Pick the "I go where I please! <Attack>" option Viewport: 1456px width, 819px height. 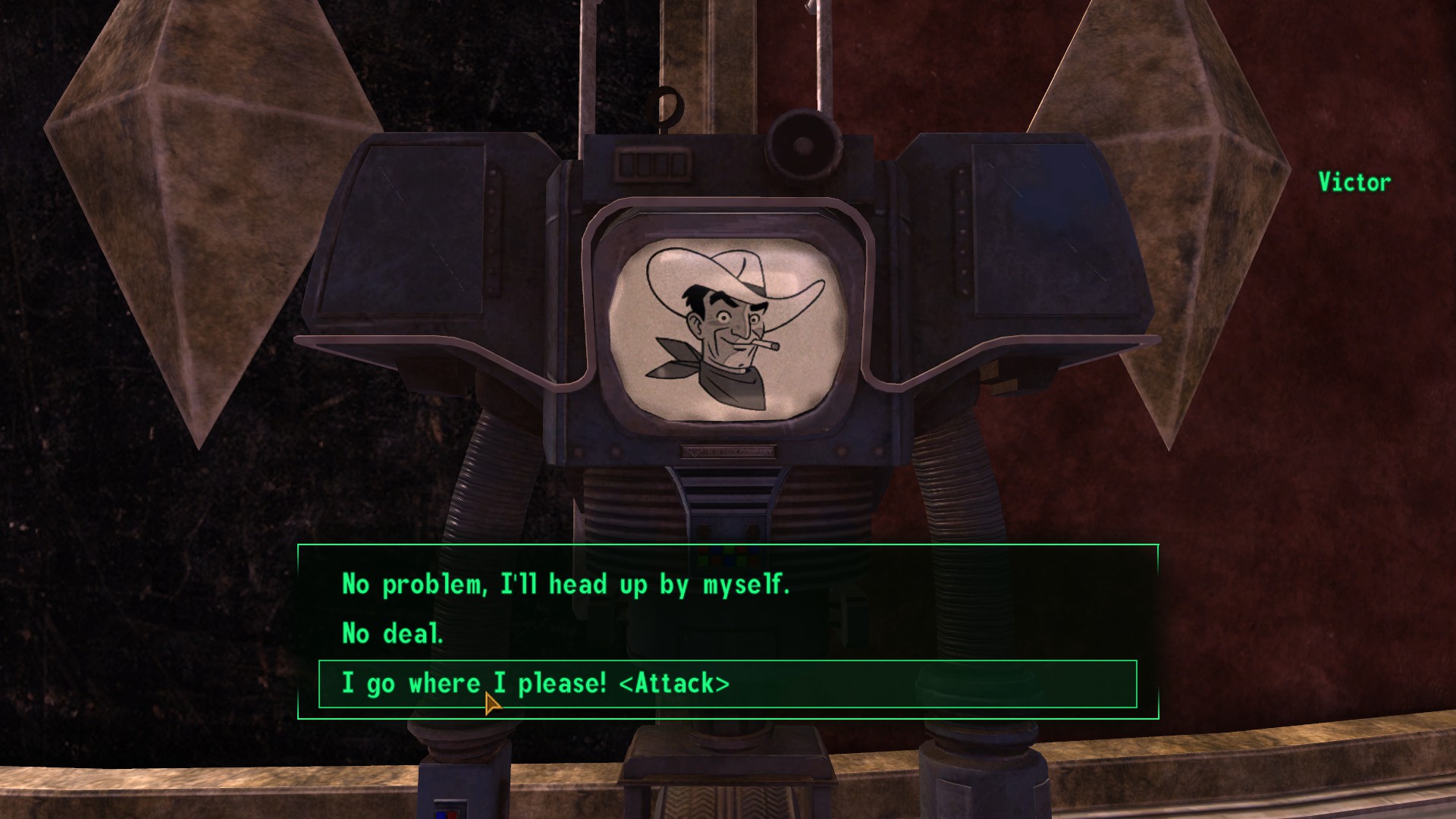(535, 684)
